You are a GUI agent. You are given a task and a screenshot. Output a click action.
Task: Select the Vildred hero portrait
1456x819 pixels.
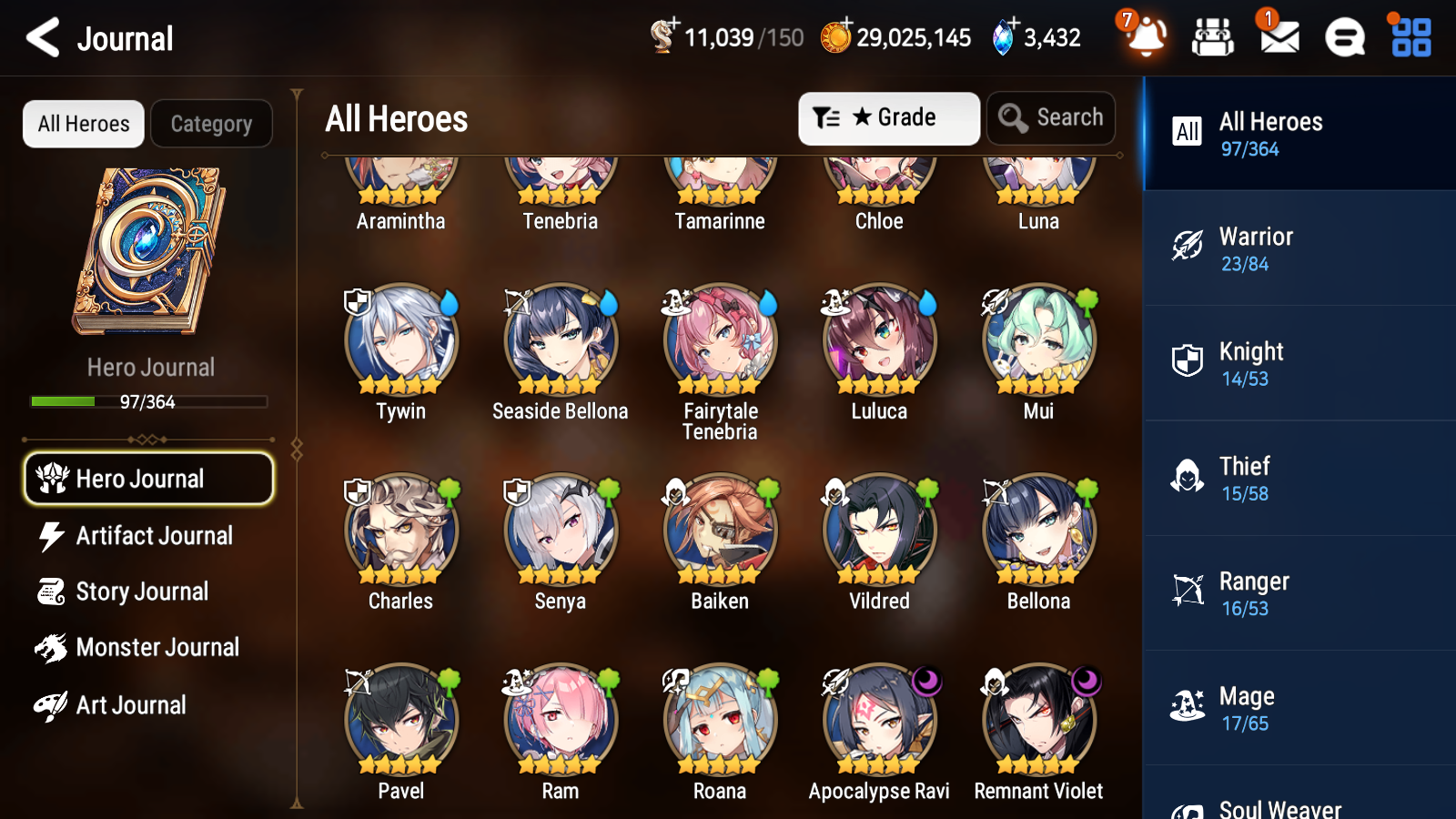877,528
